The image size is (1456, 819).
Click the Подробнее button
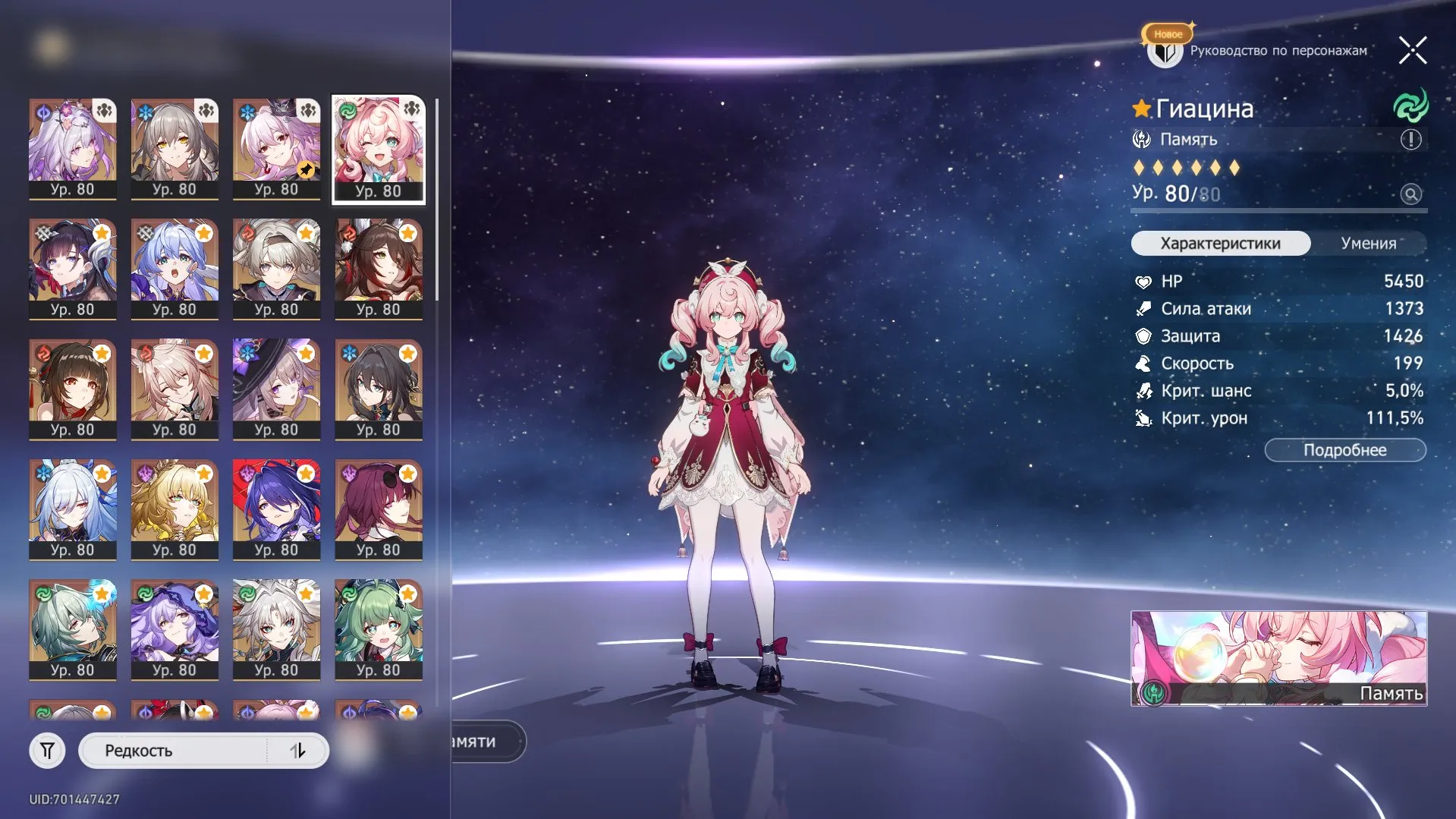[x=1344, y=449]
